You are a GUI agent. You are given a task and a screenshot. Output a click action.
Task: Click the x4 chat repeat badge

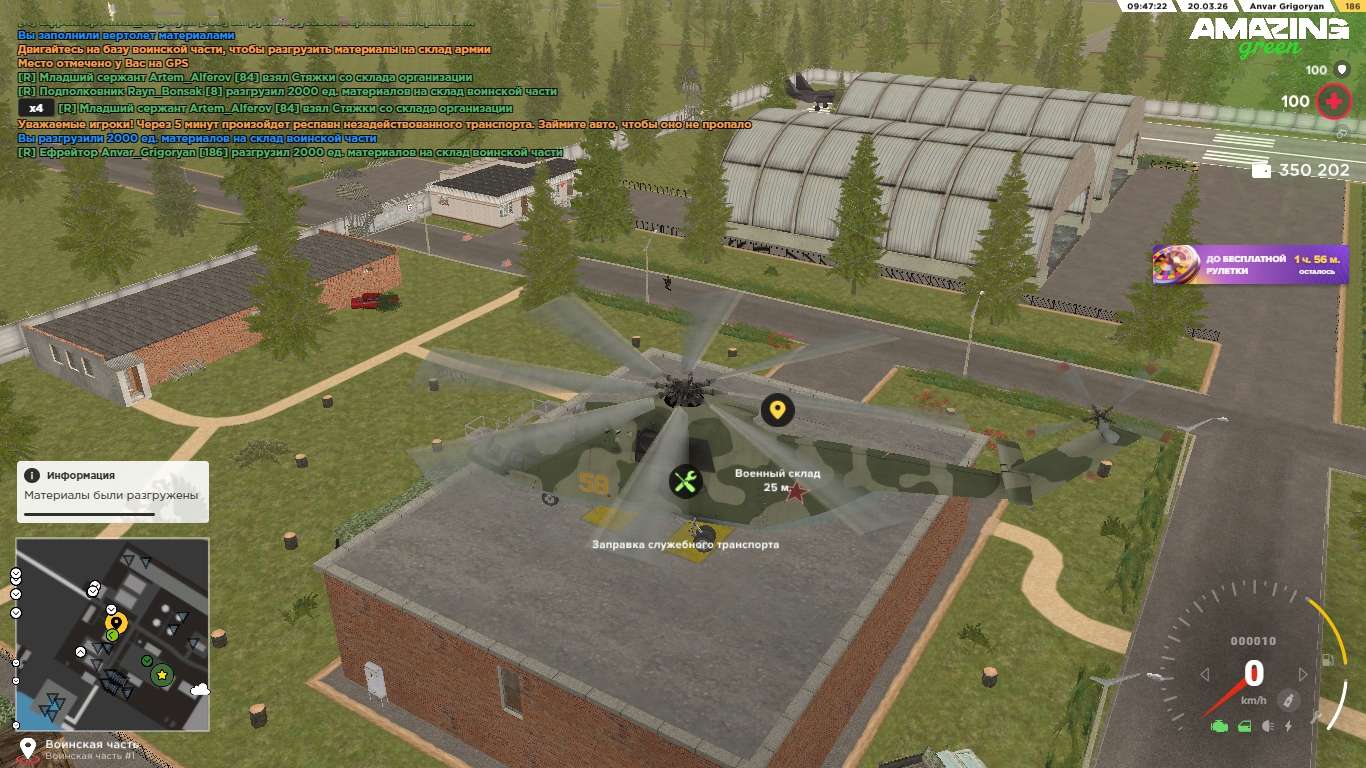(x=36, y=108)
